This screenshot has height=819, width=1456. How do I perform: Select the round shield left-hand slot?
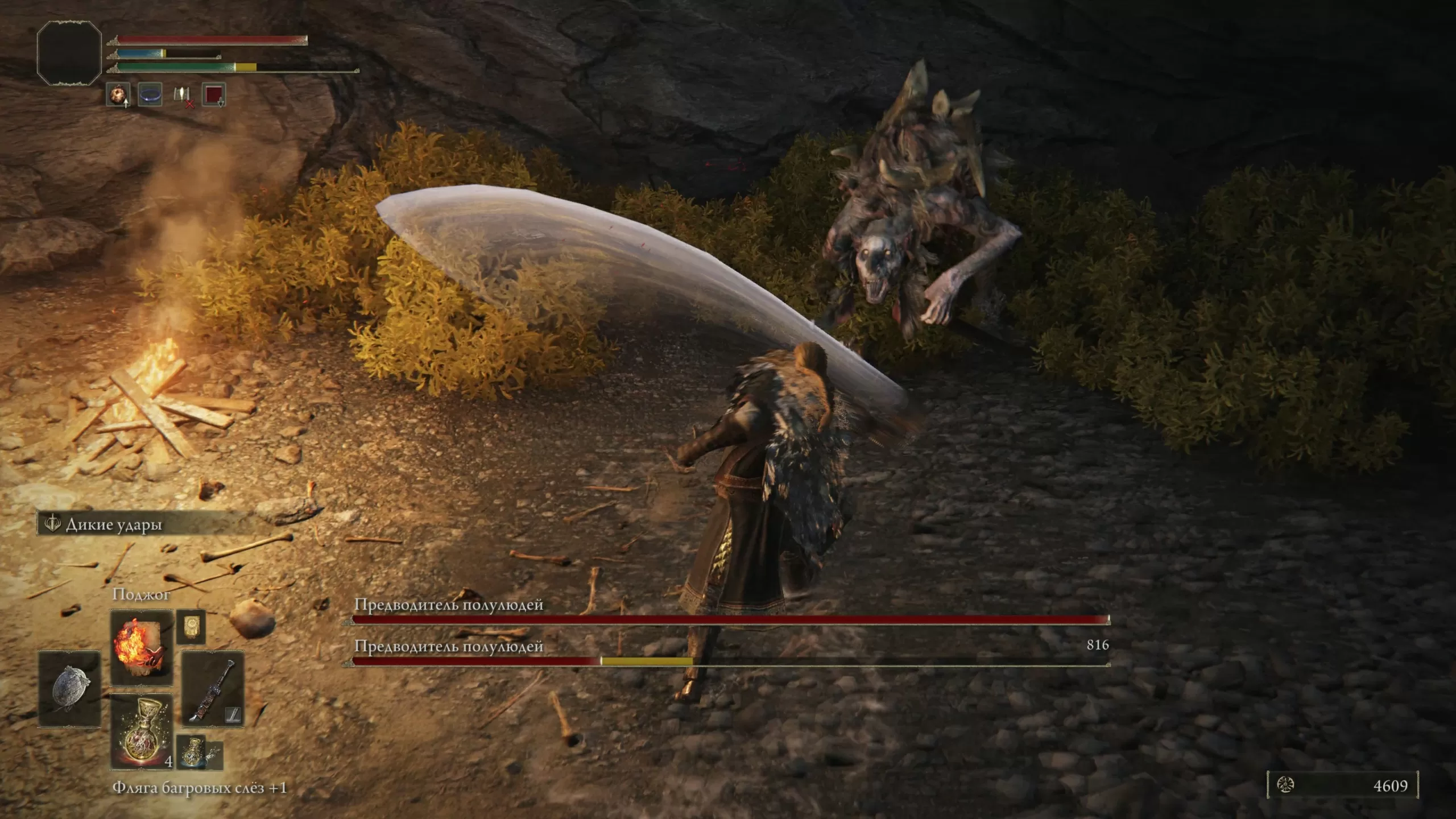[69, 689]
